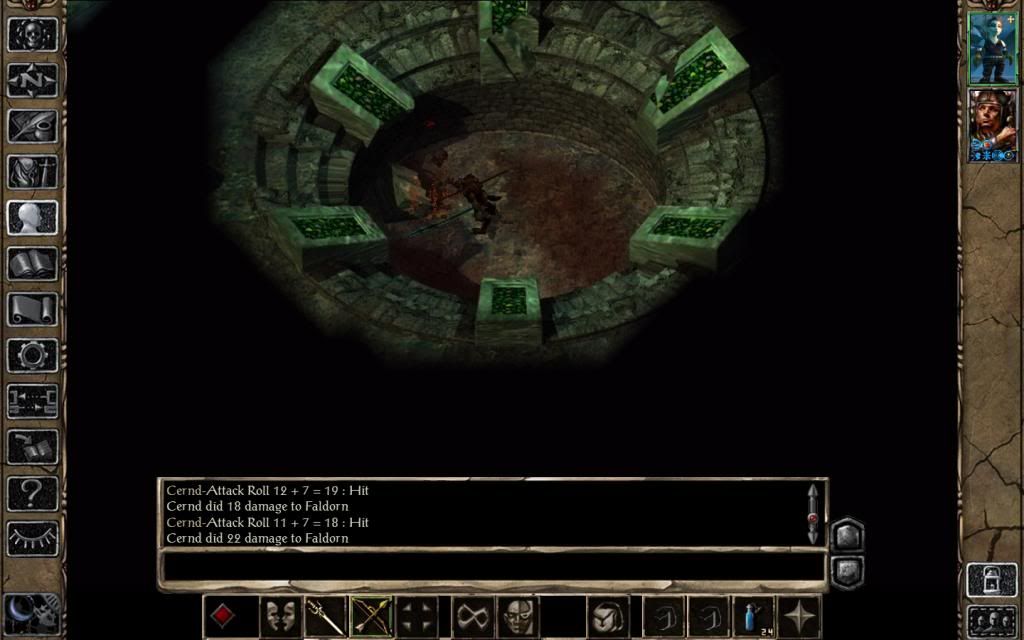Select the bow and arrow weapon slot
1024x640 pixels.
pyautogui.click(x=371, y=616)
